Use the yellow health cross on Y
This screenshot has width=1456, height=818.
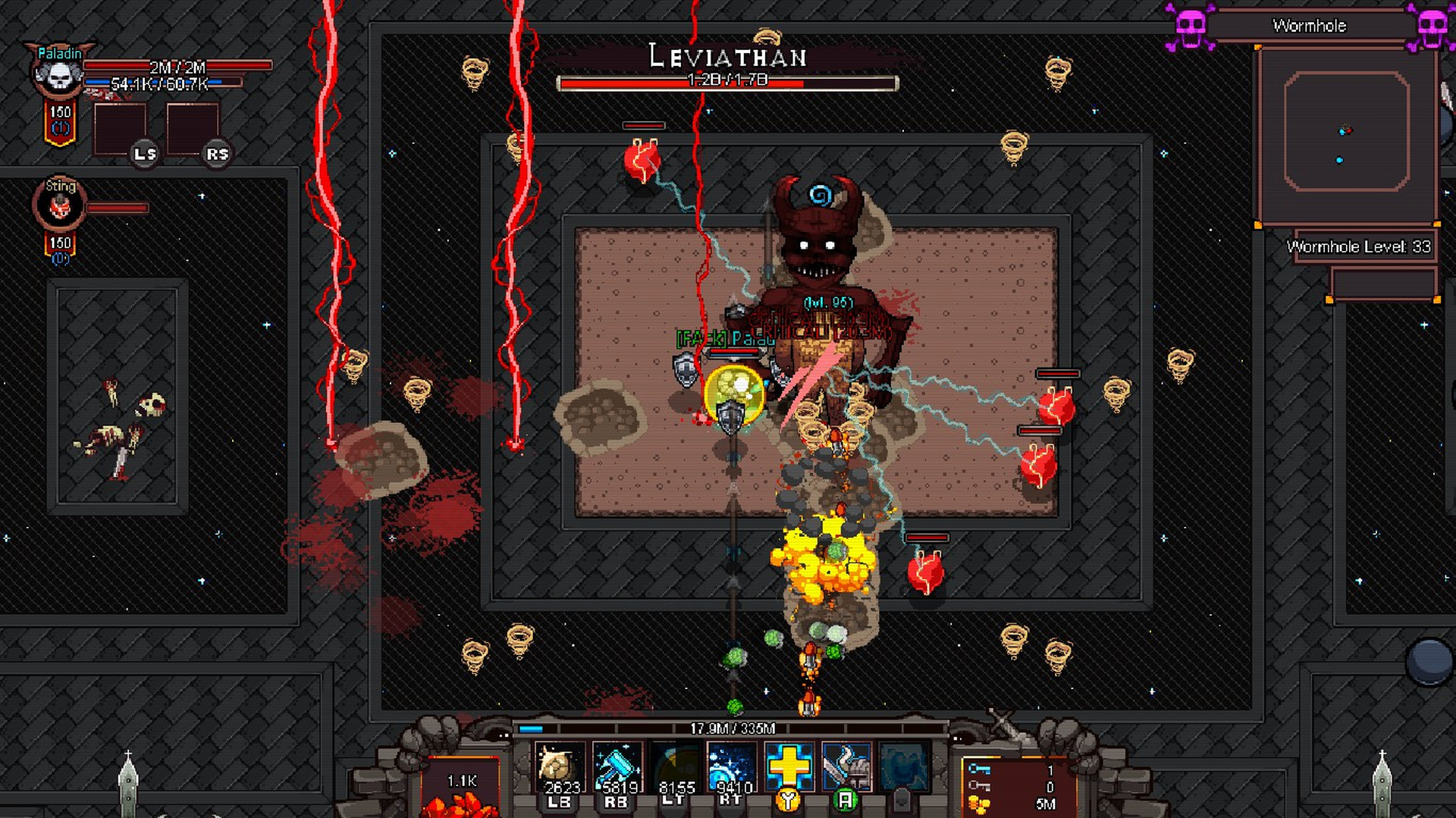pos(789,766)
